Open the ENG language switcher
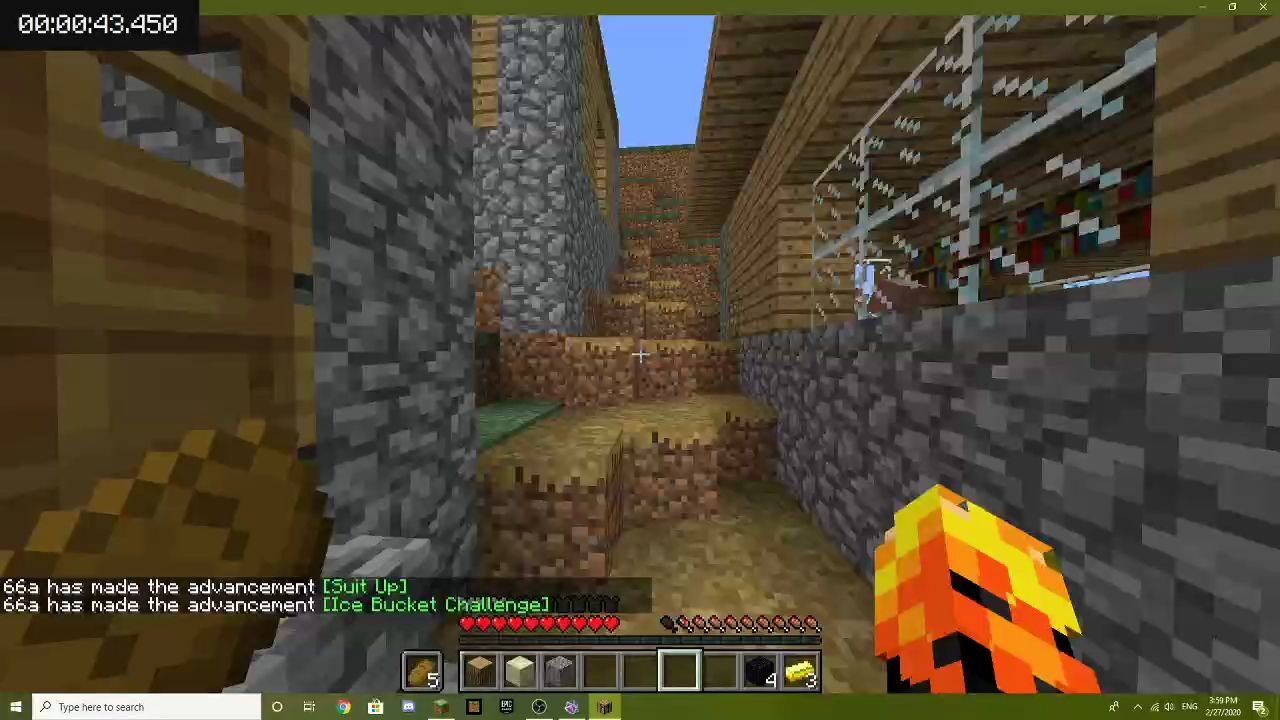This screenshot has height=720, width=1280. pos(1189,707)
